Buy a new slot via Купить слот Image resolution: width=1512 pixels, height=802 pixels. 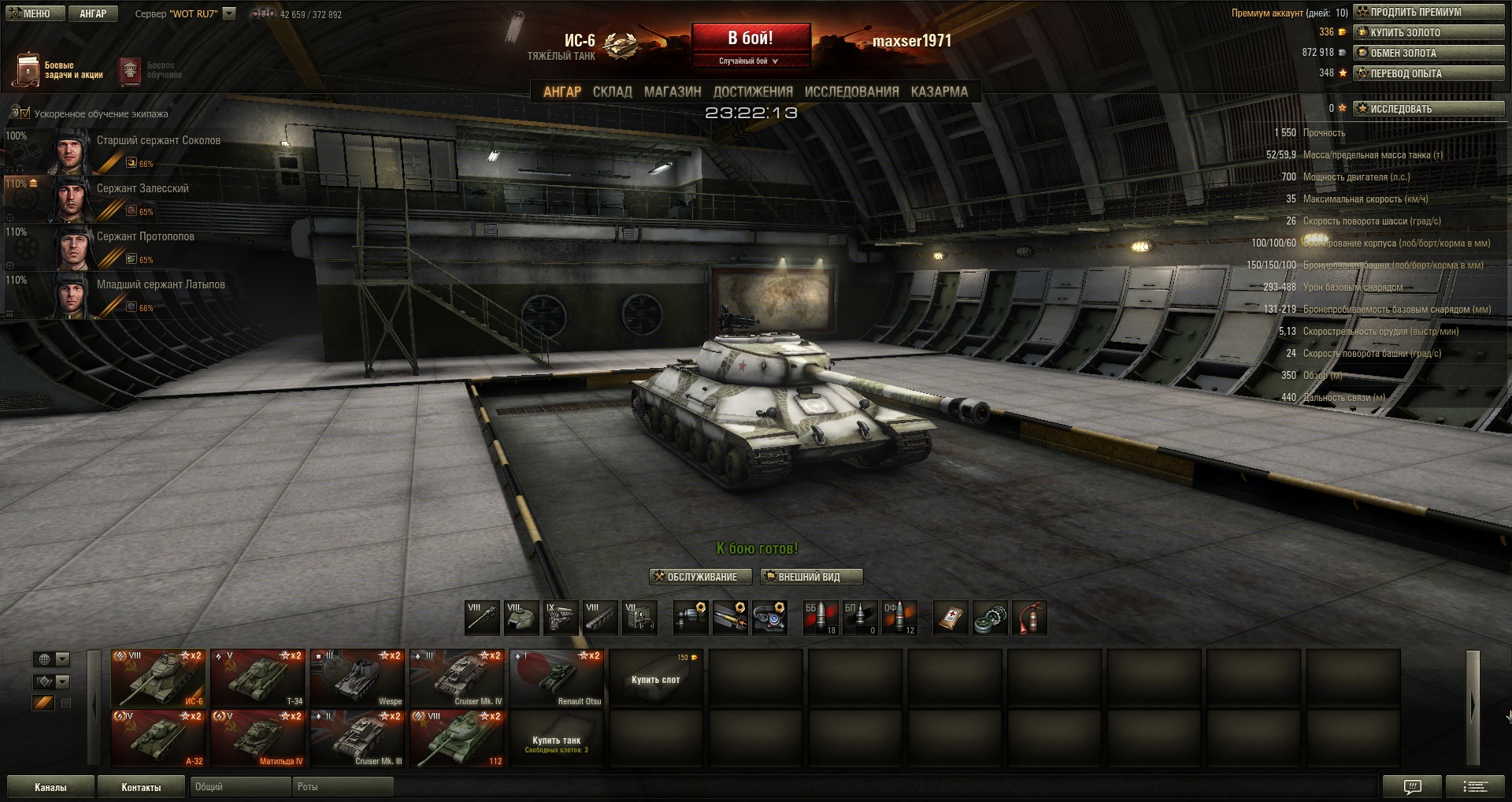(655, 678)
